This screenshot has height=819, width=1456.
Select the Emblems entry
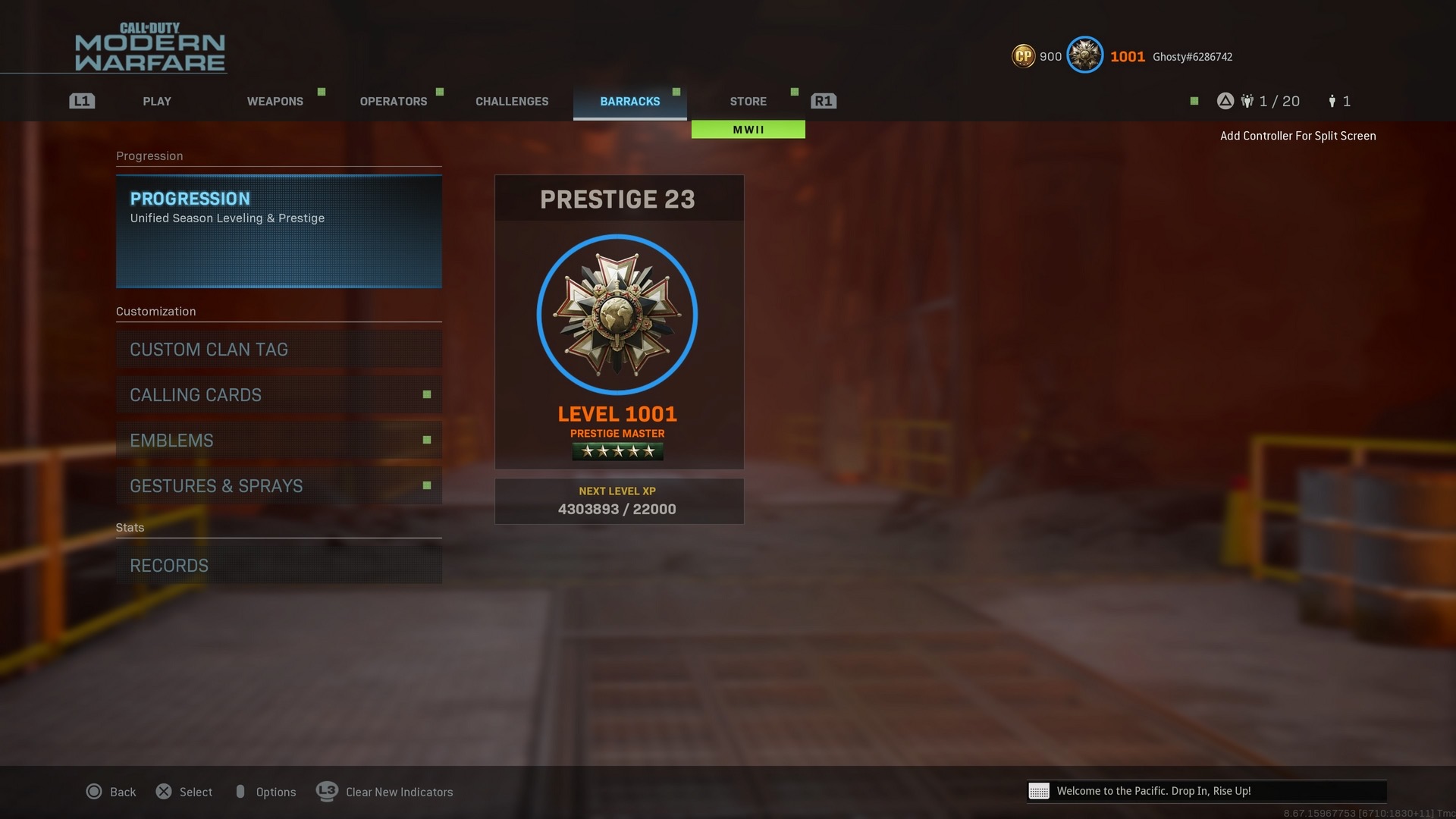point(278,441)
